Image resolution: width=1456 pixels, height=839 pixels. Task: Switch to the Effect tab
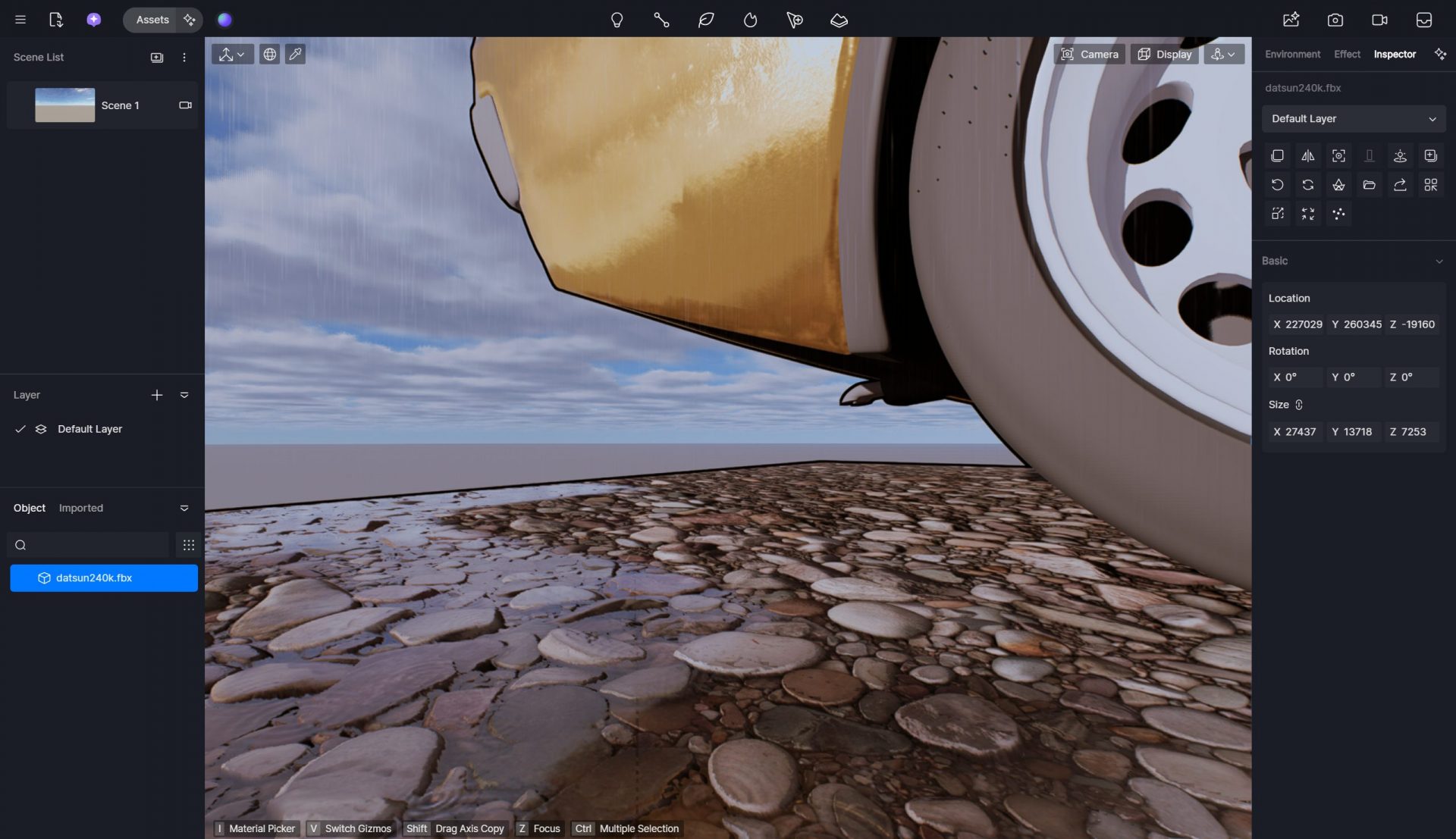pos(1347,54)
